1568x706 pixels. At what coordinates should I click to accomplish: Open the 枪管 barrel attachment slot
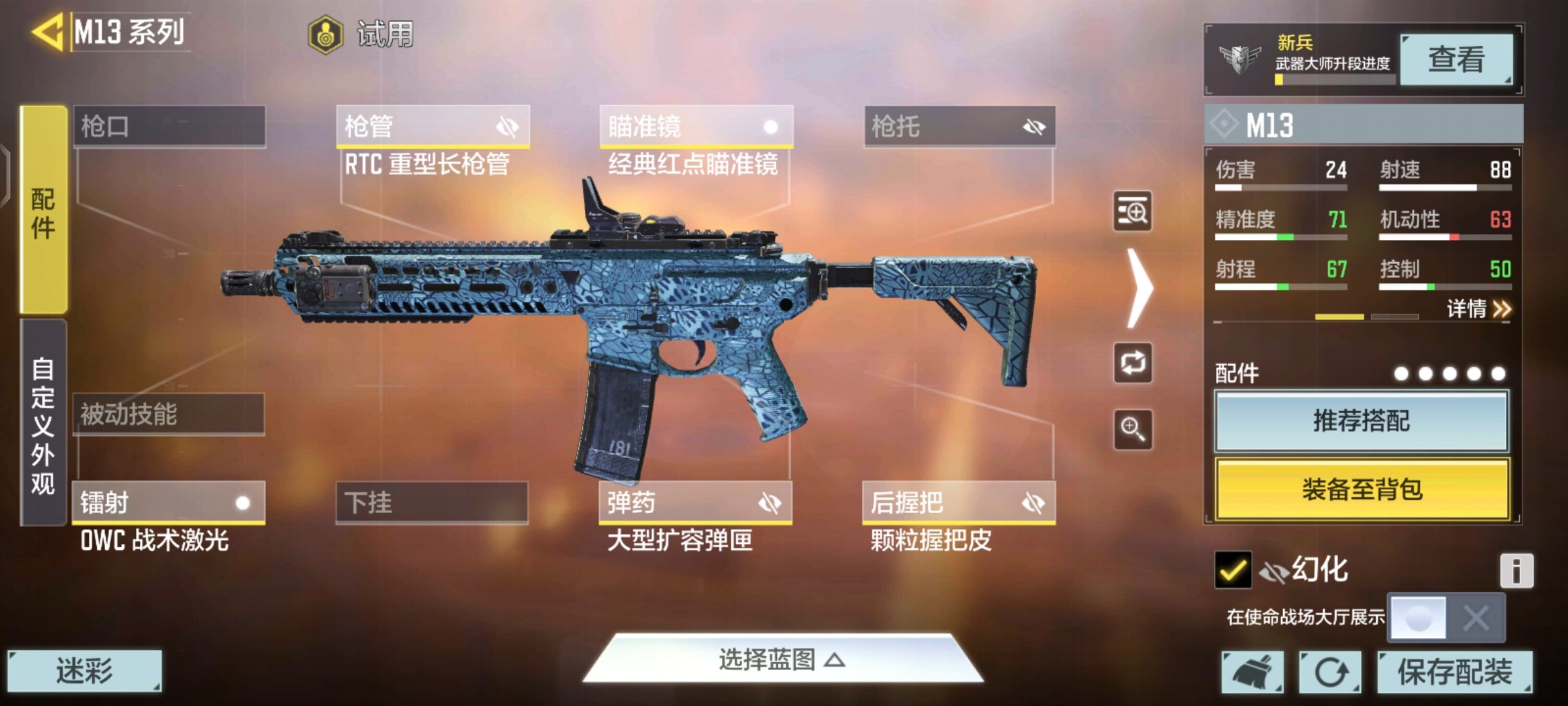433,126
